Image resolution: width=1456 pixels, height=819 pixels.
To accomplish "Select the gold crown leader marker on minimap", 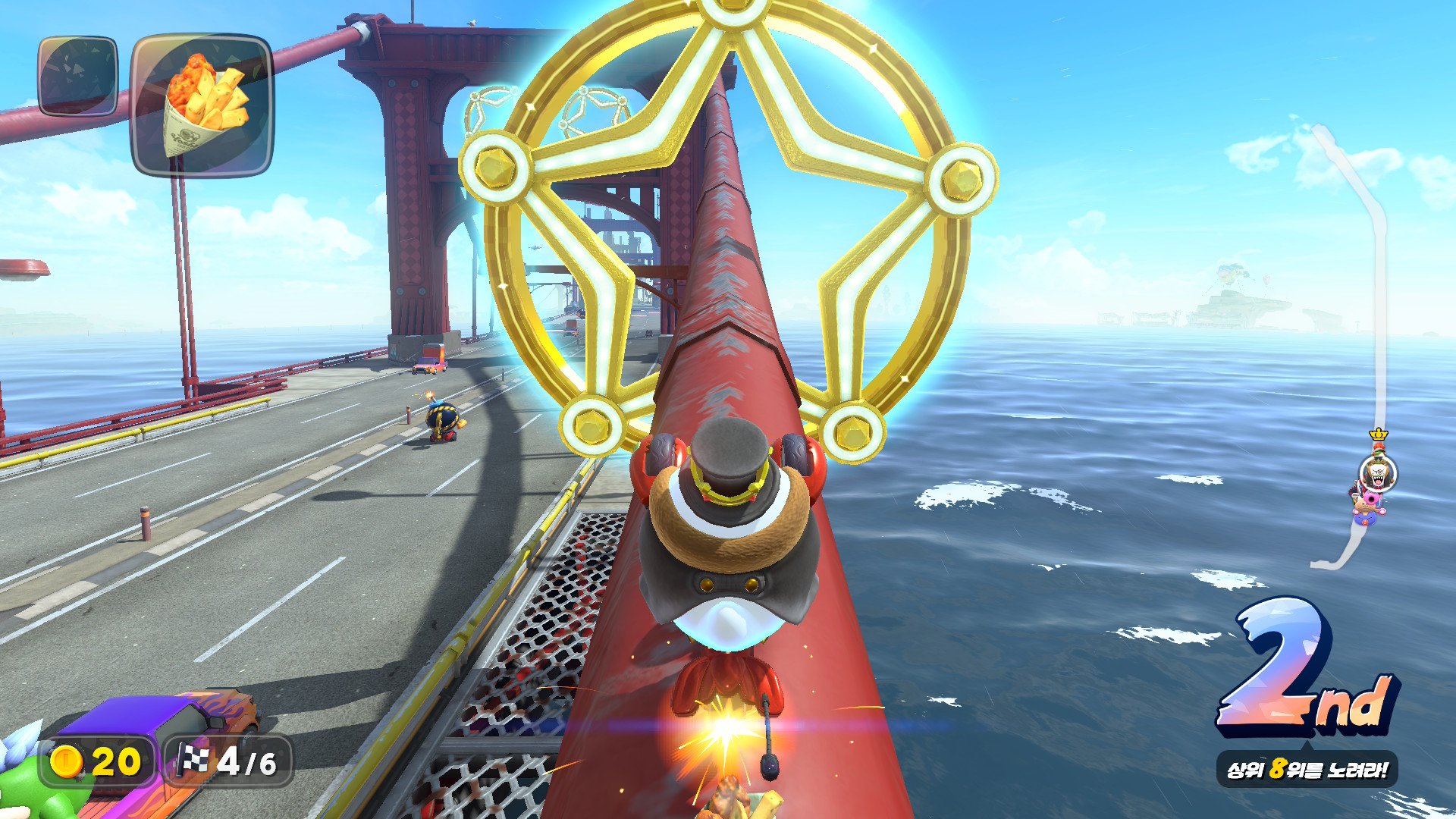I will [1378, 435].
